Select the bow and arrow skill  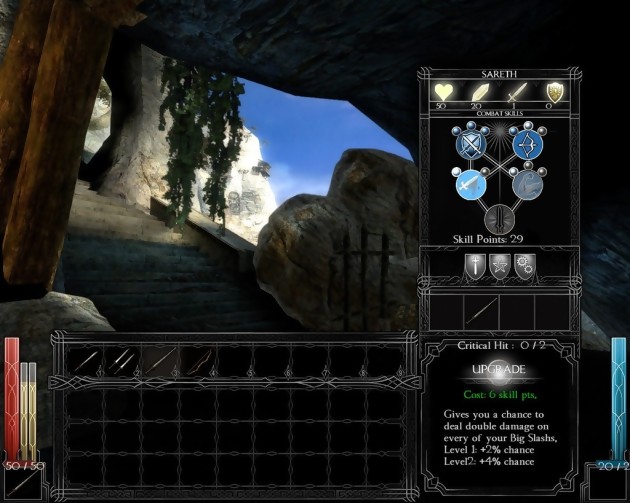point(526,145)
